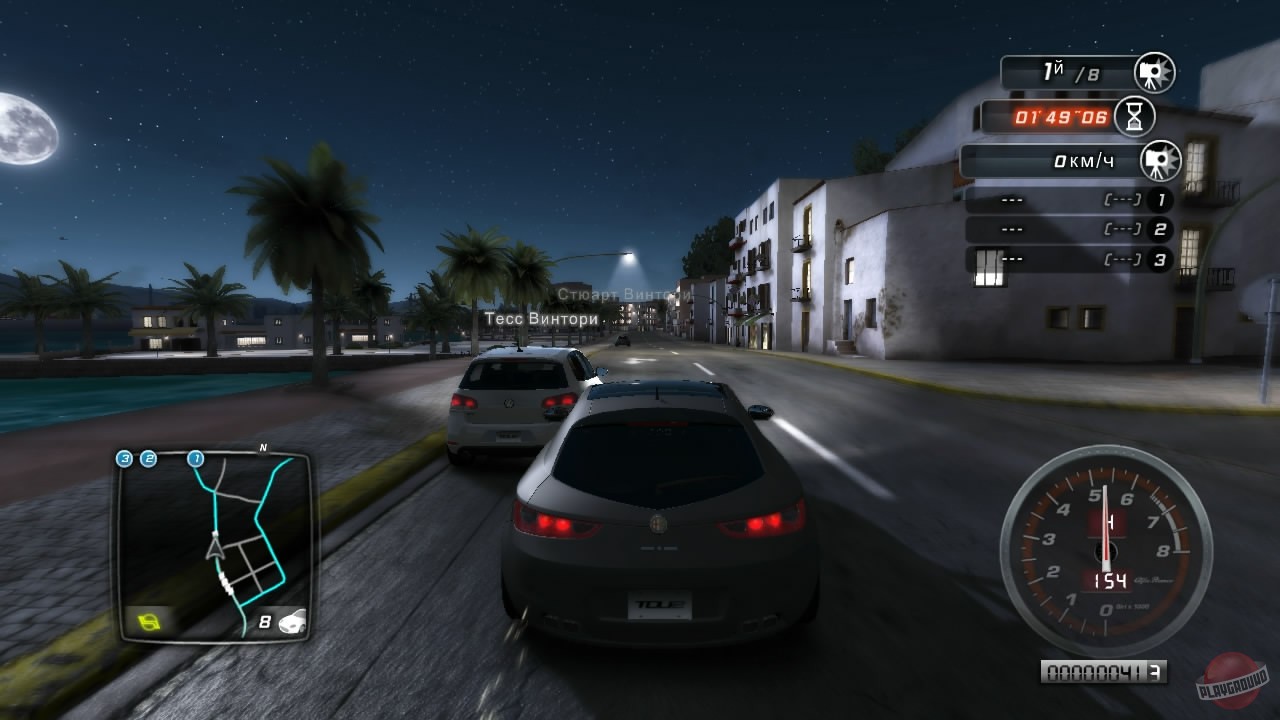
Task: Select the white car icon on the minimap
Action: pyautogui.click(x=293, y=621)
